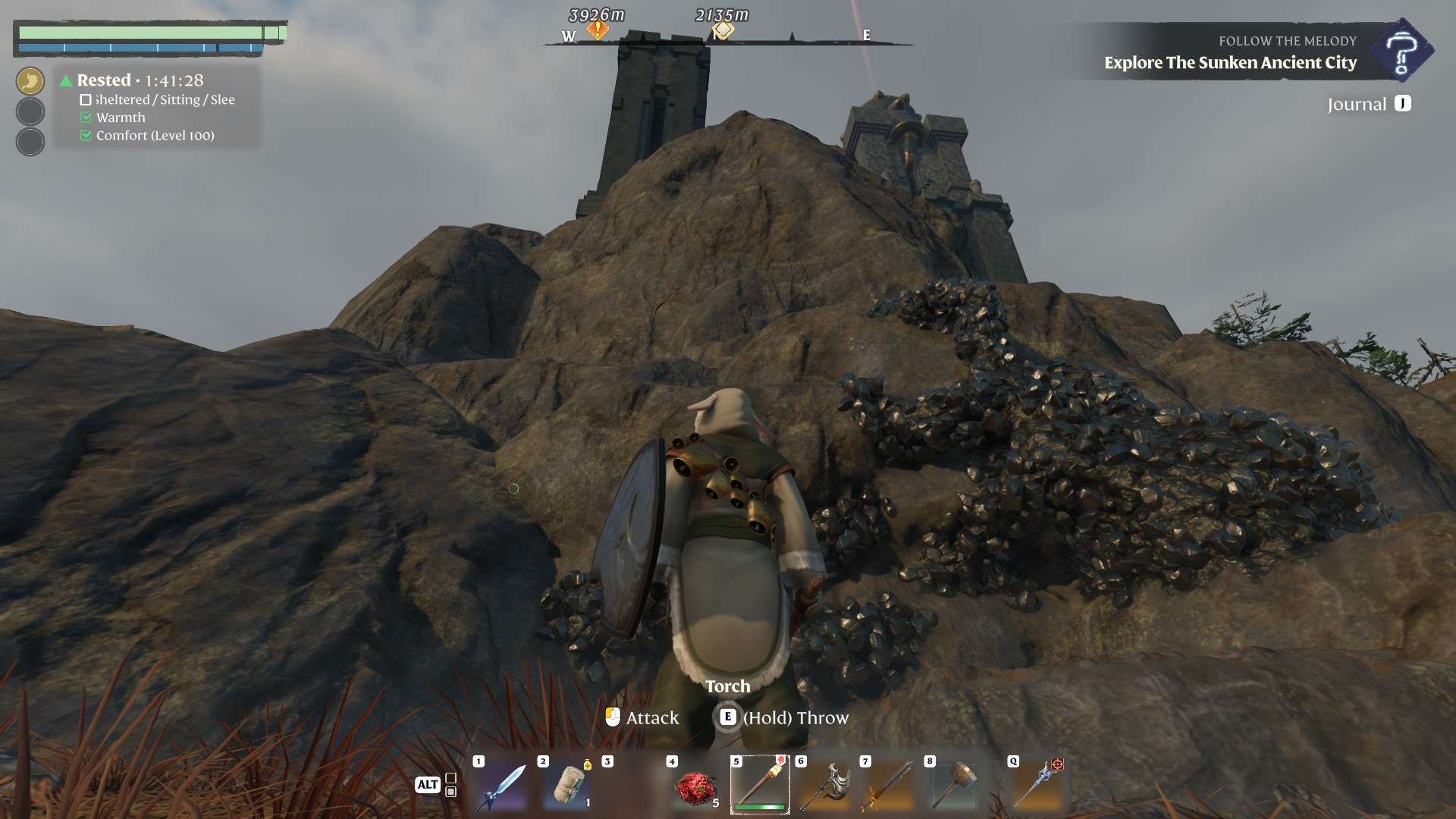This screenshot has height=819, width=1456.
Task: Select the long sword in slot 7
Action: click(888, 786)
